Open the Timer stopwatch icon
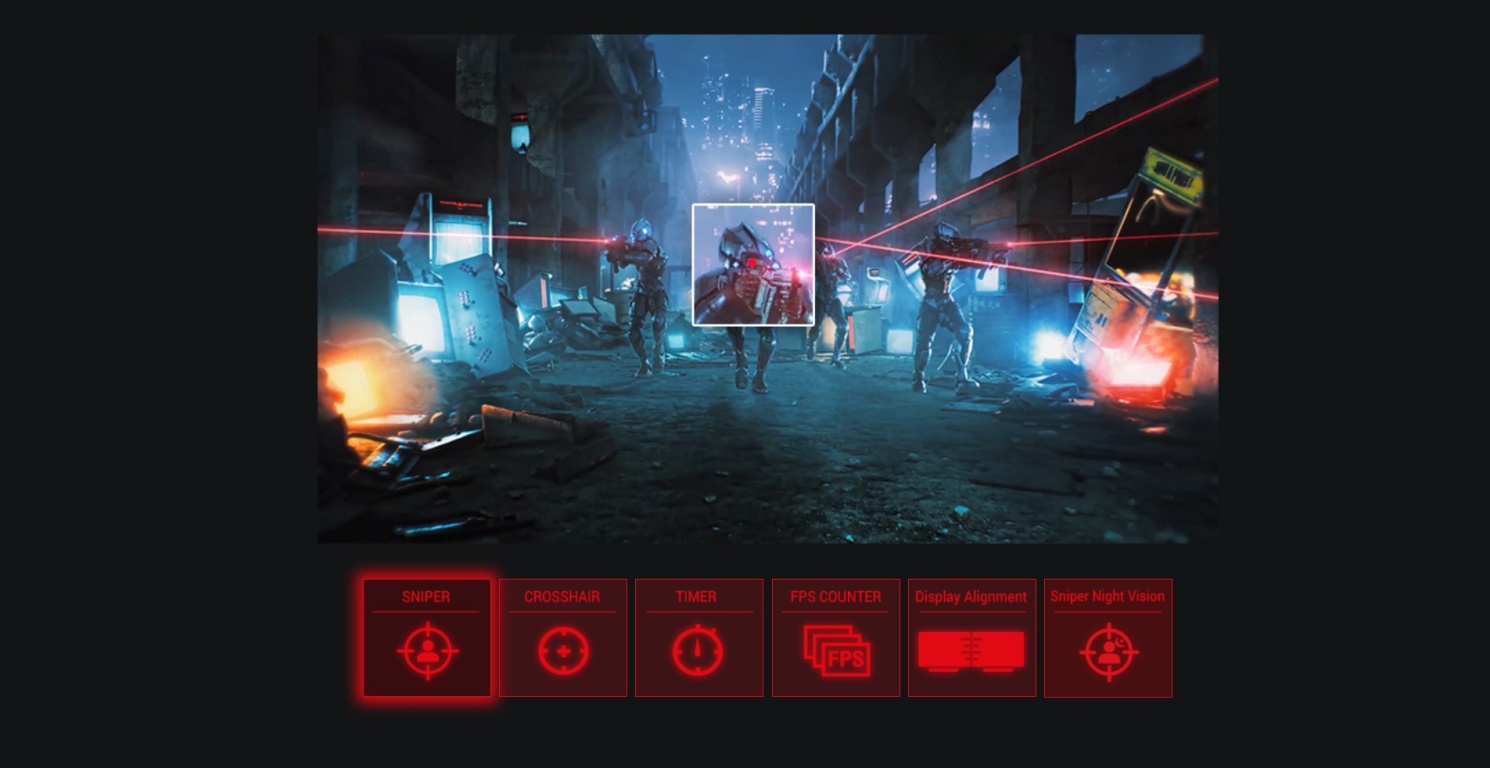1490x768 pixels. (698, 650)
